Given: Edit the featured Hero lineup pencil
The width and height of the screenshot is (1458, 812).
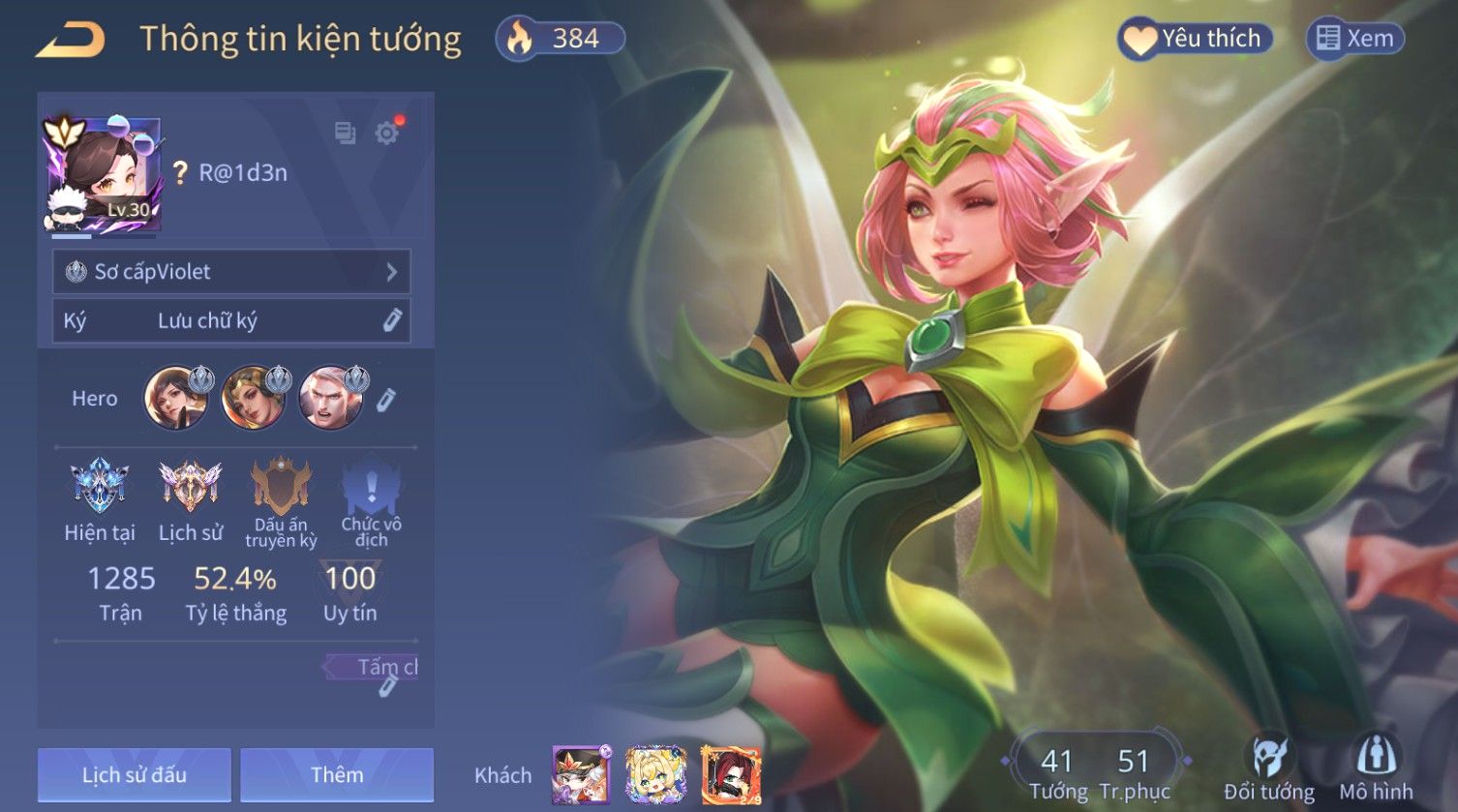Looking at the screenshot, I should coord(386,399).
